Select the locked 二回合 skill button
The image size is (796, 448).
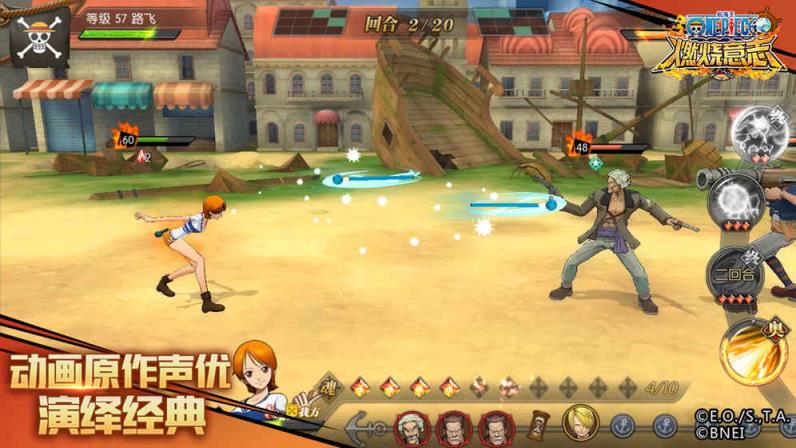732,274
